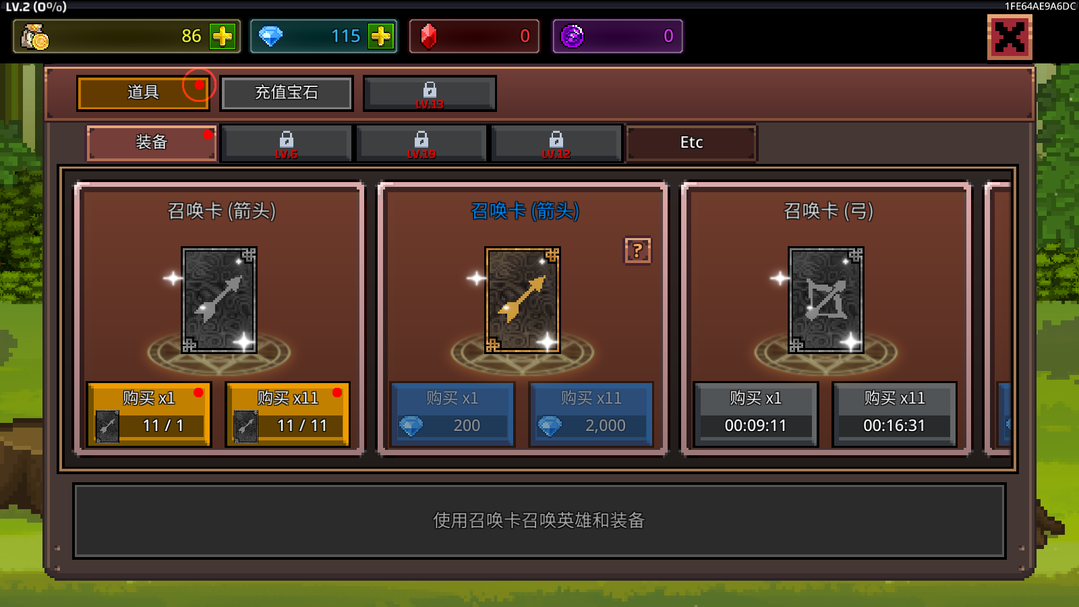This screenshot has width=1079, height=607.
Task: Purchase x1 gold arrow card for 200 gems
Action: click(x=452, y=413)
